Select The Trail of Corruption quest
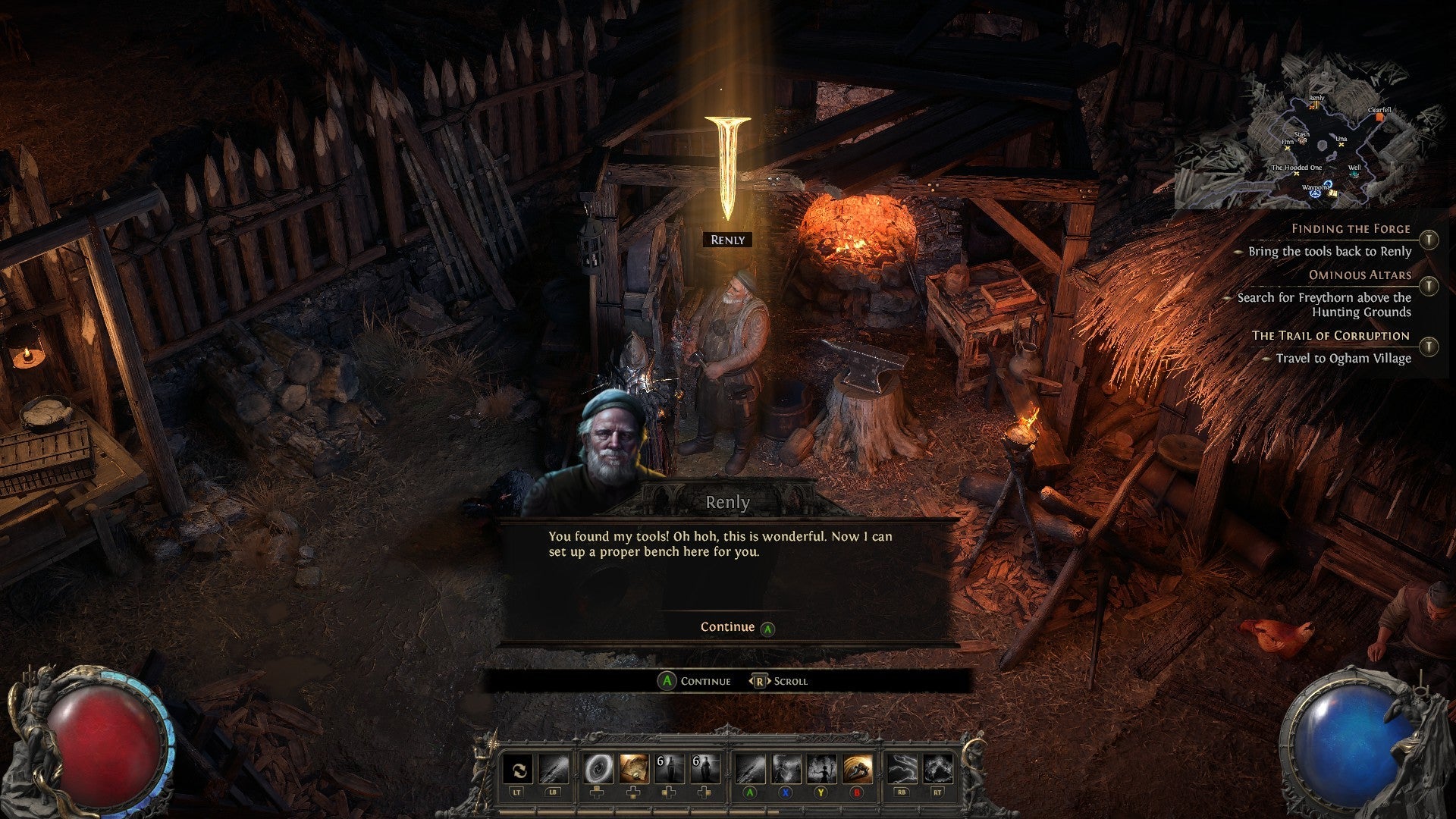1456x819 pixels. coord(1330,335)
